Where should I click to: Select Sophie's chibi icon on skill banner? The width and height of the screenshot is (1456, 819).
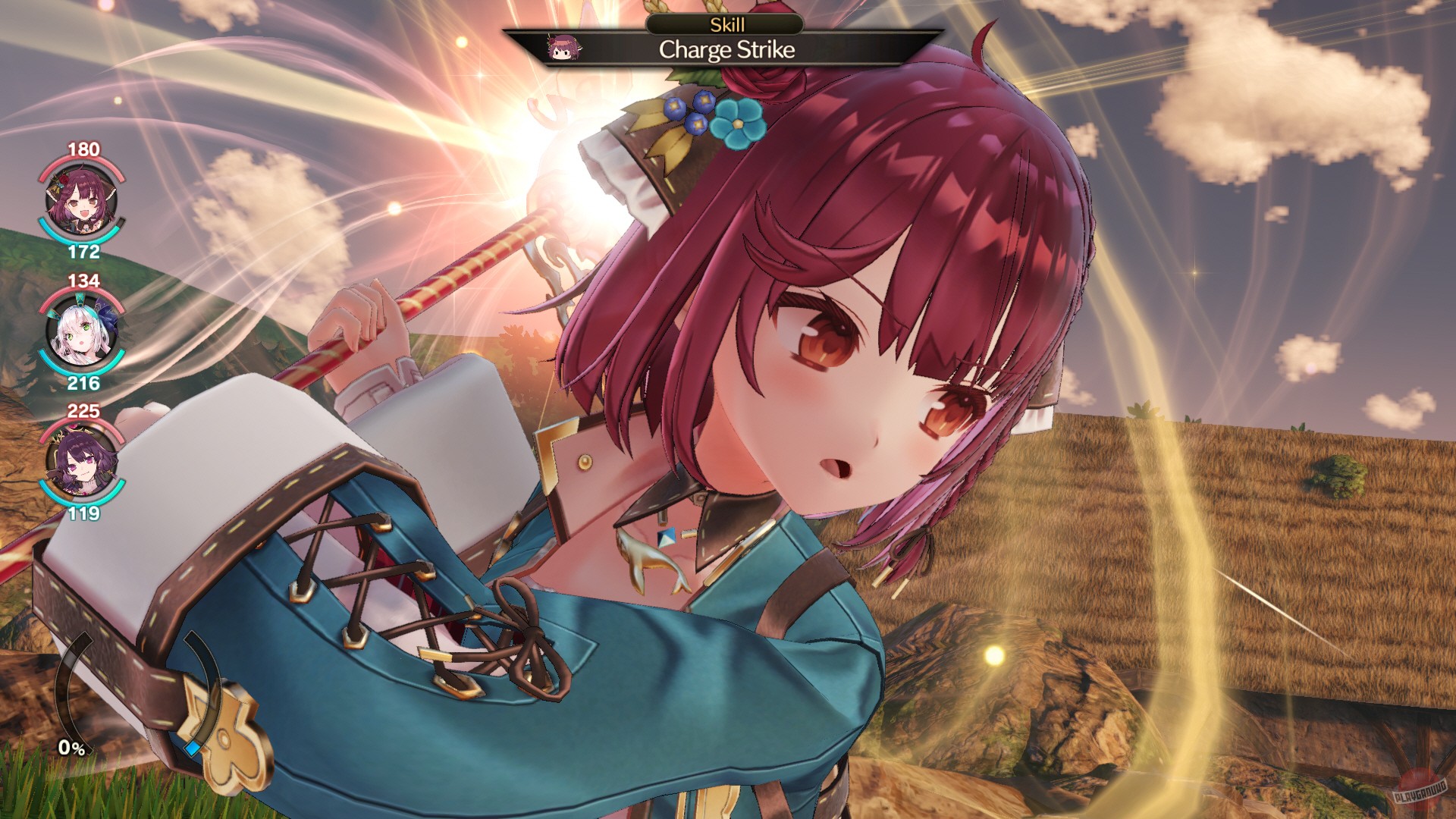tap(565, 47)
